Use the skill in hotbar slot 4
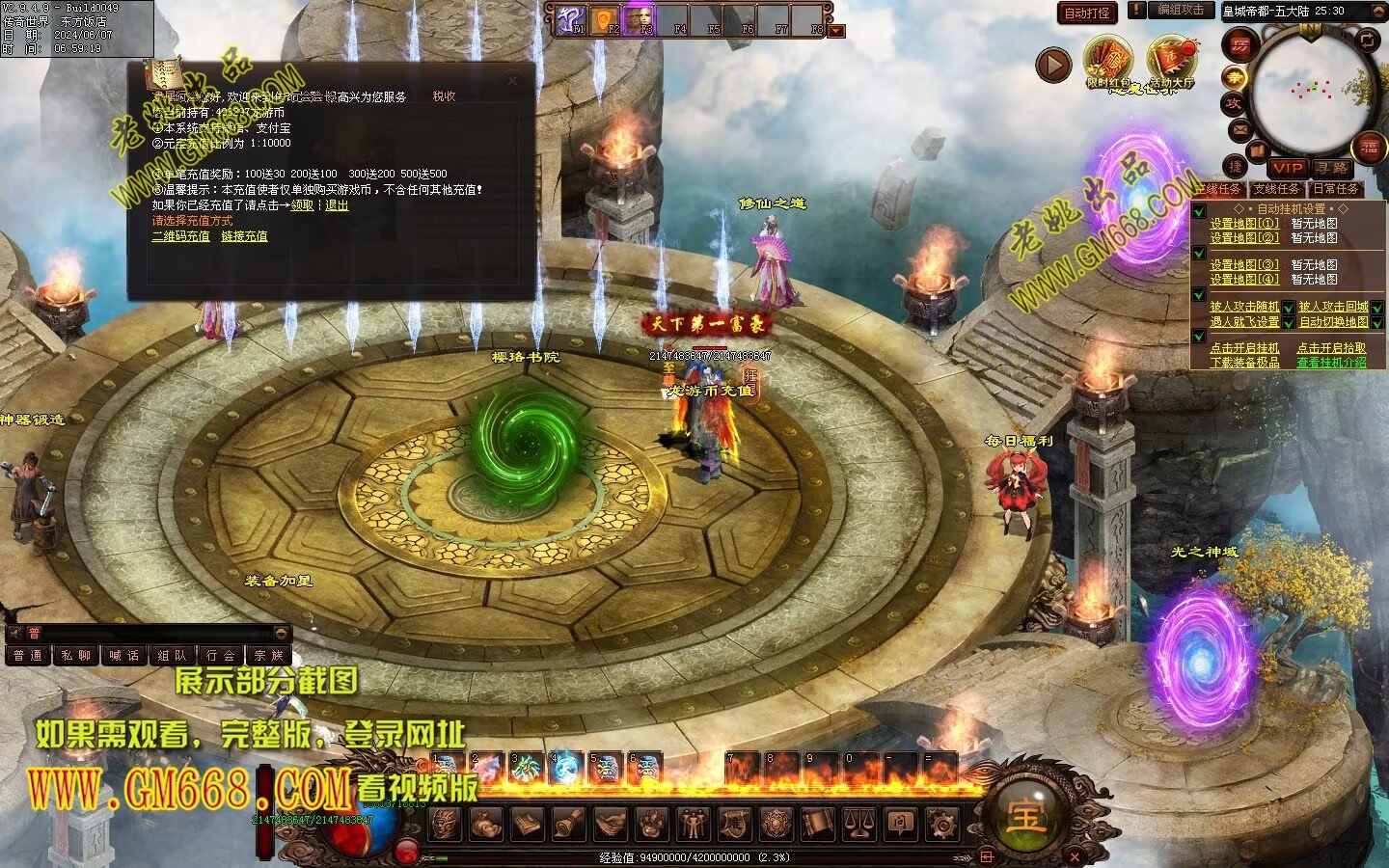1389x868 pixels. [x=565, y=768]
